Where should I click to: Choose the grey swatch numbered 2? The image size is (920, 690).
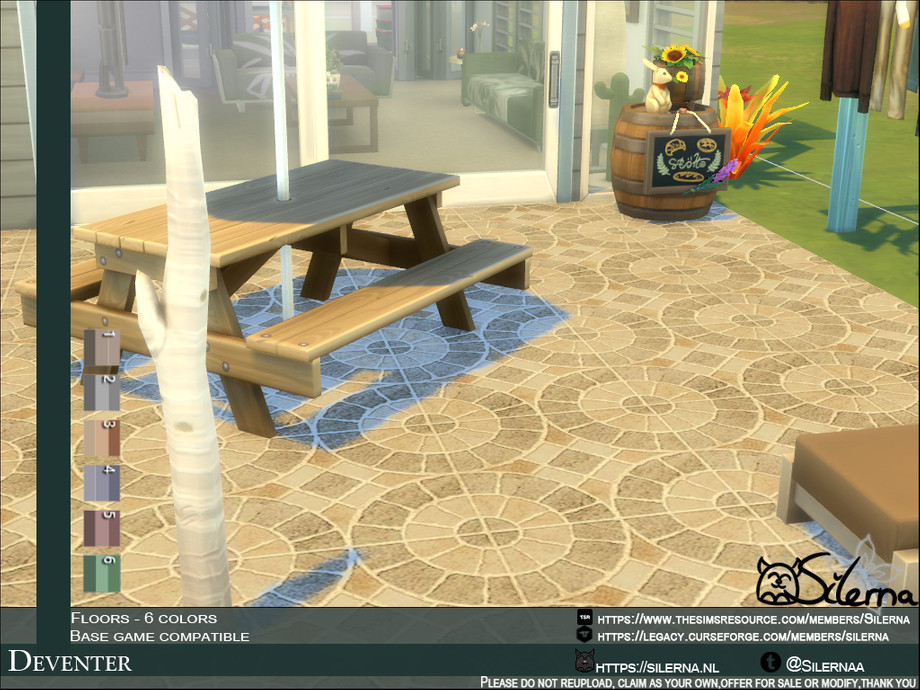click(101, 393)
